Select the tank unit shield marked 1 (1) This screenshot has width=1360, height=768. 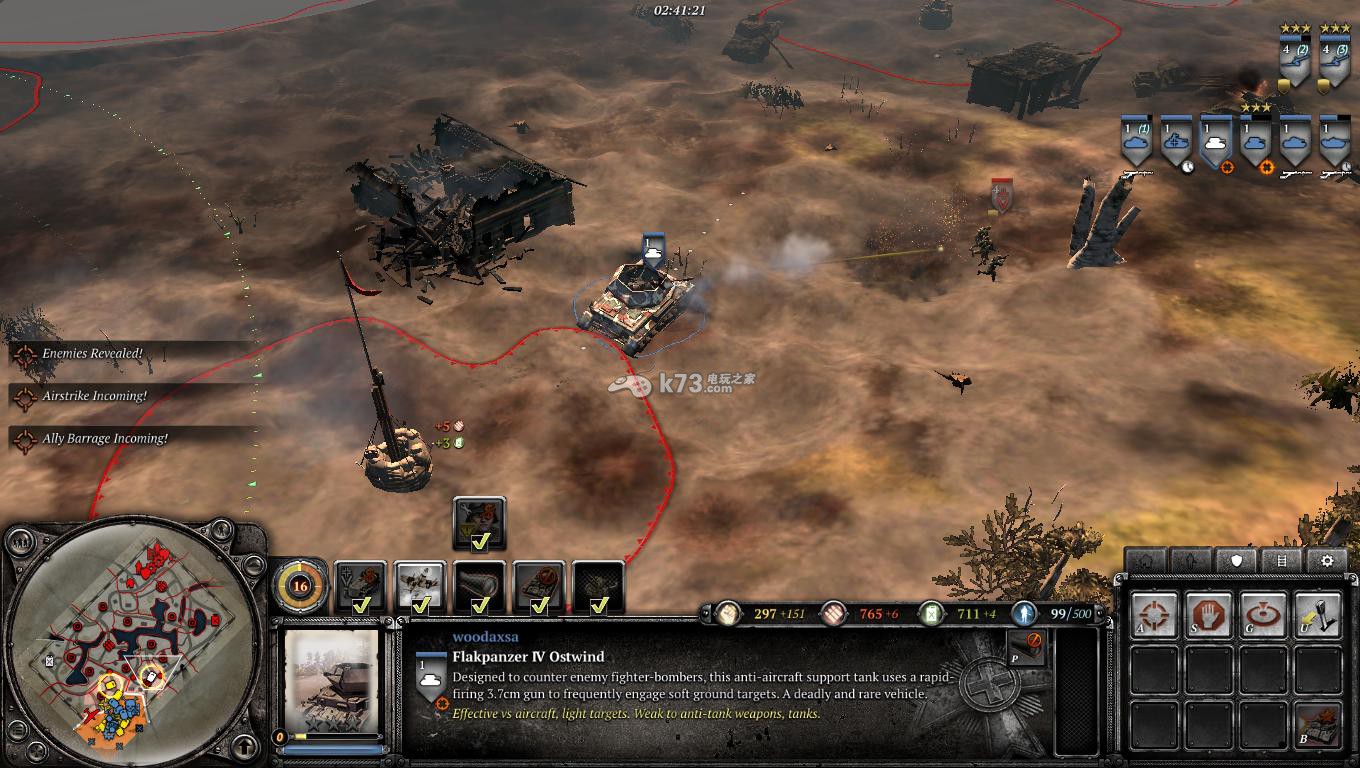click(1135, 143)
